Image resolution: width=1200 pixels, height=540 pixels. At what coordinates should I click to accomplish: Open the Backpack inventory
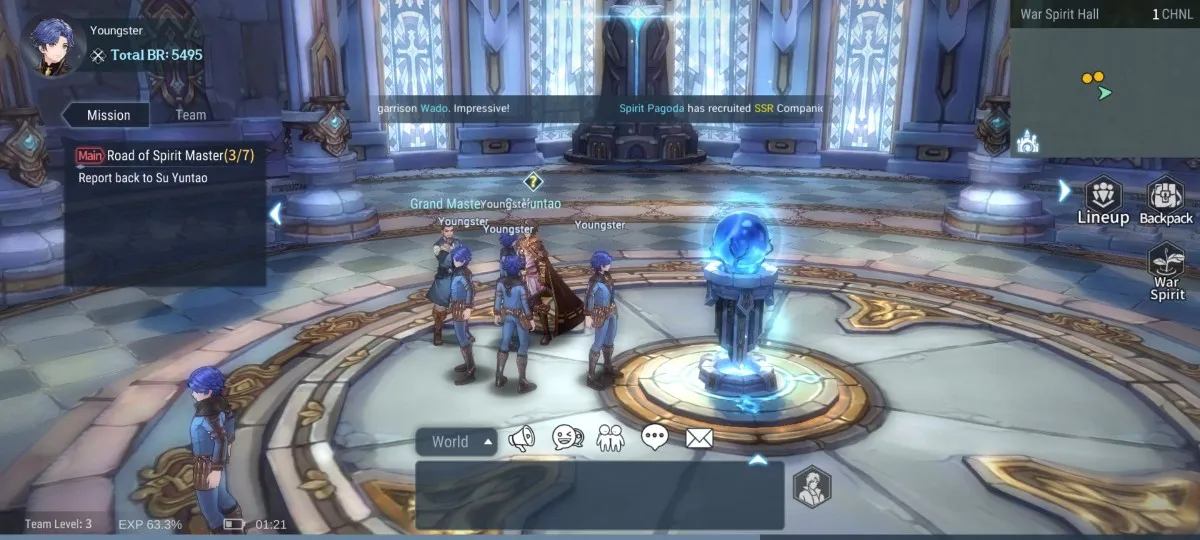coord(1166,201)
